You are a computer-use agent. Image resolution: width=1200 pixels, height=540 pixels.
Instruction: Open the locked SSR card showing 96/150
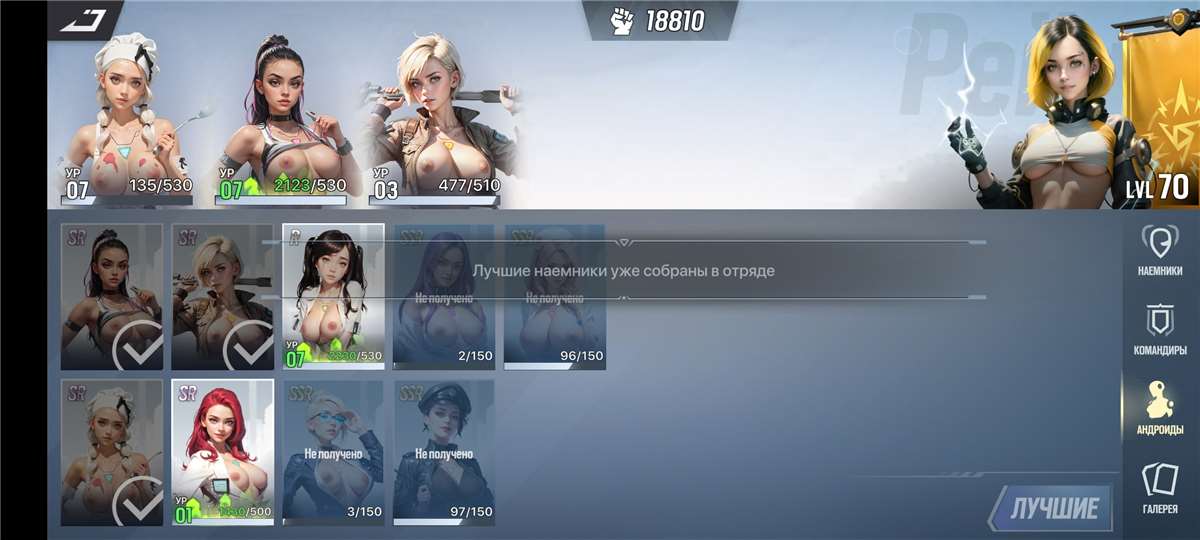[555, 296]
